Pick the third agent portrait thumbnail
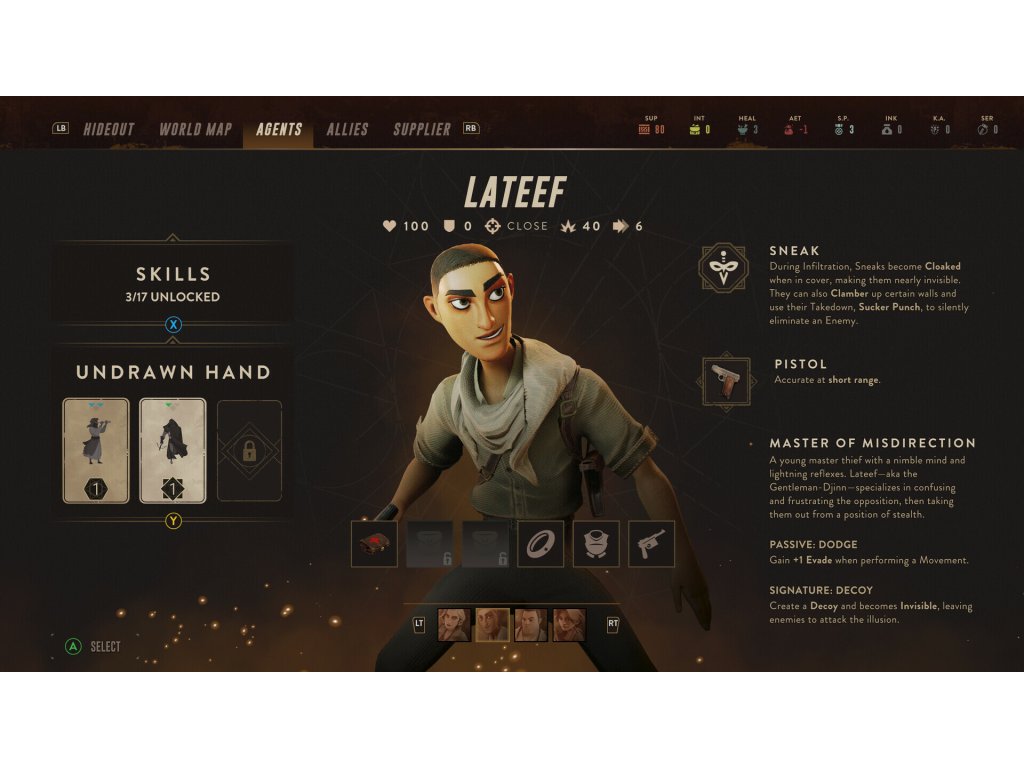 pyautogui.click(x=530, y=625)
